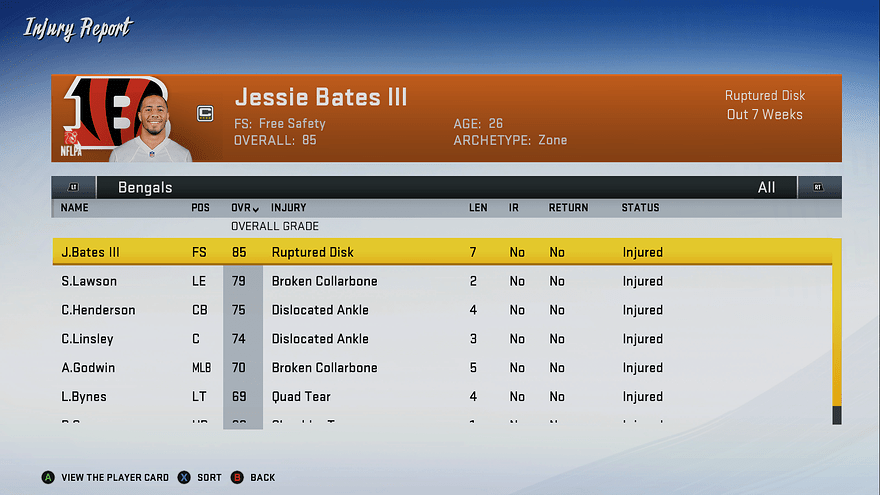Sort by the STATUS column header
The height and width of the screenshot is (495, 880).
point(640,208)
